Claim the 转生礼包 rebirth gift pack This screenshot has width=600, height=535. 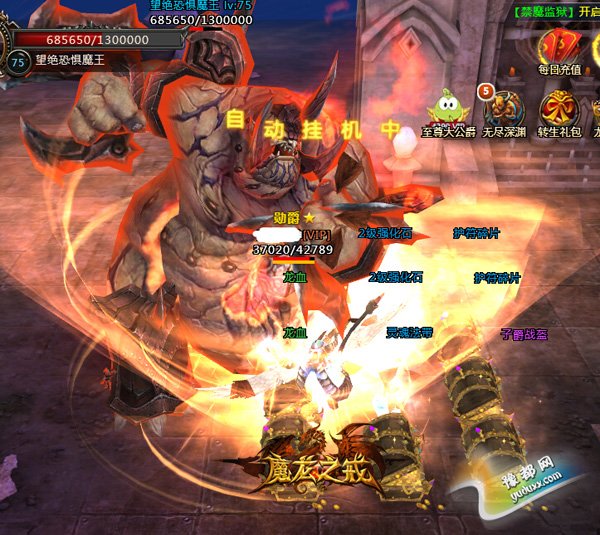click(558, 108)
